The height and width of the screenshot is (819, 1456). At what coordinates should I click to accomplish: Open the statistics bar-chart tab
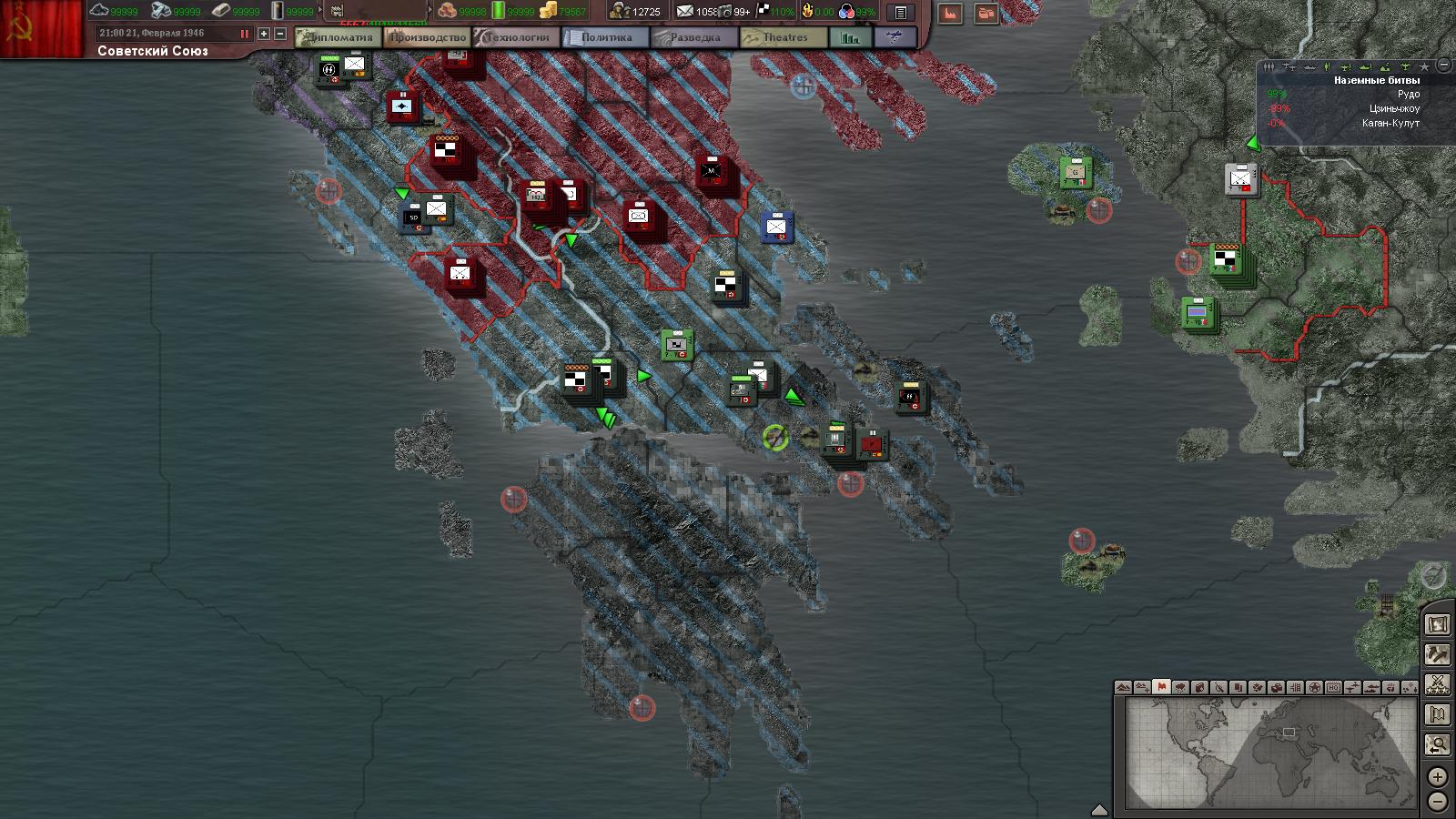(851, 38)
